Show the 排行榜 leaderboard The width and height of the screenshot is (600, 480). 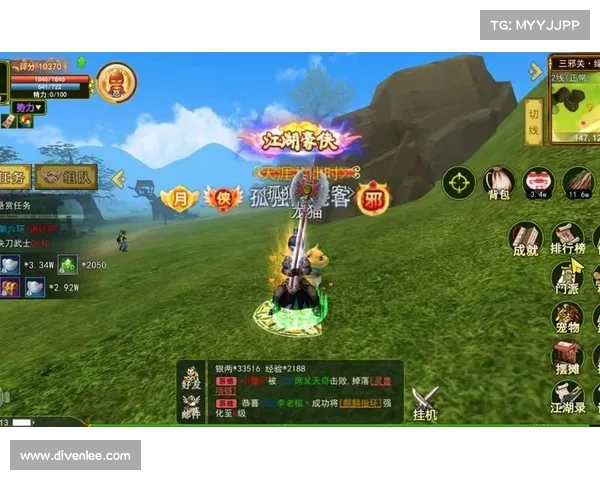[x=567, y=240]
